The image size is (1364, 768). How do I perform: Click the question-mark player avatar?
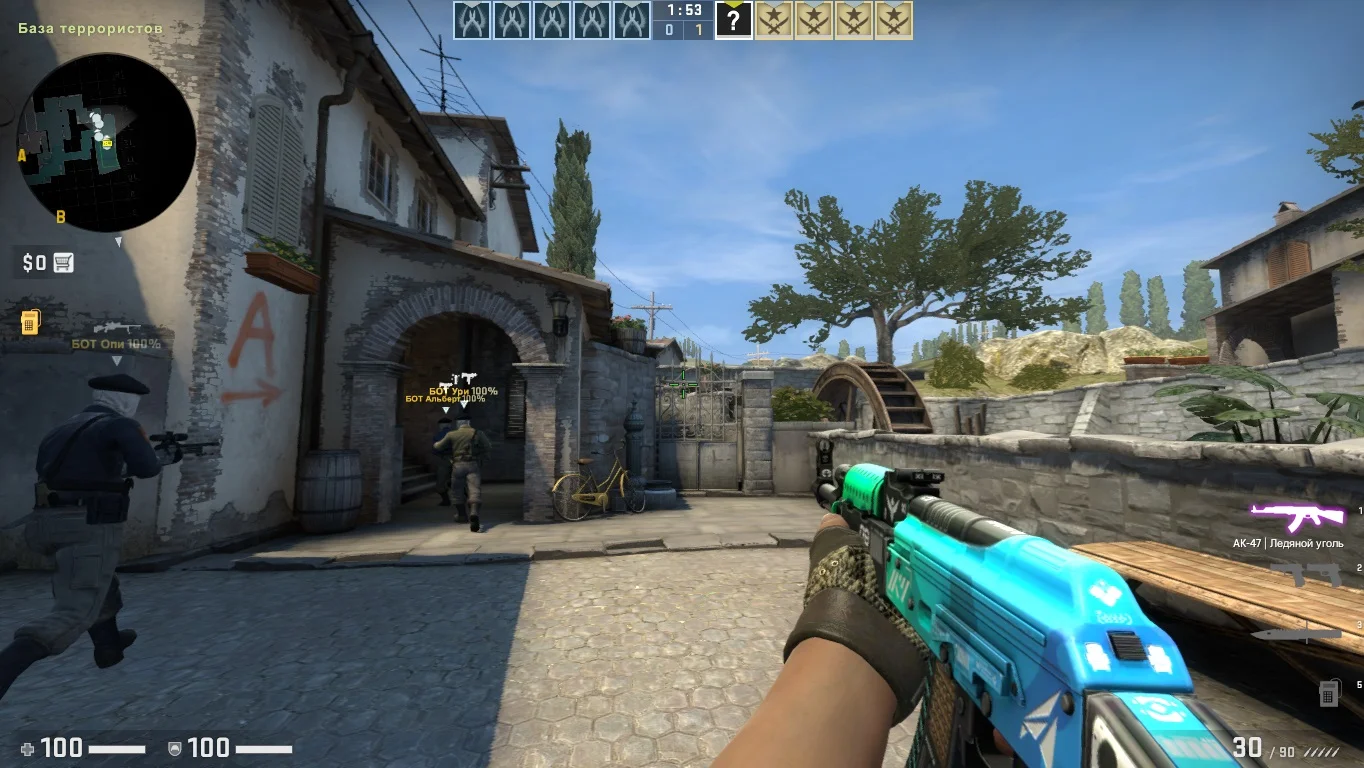(x=733, y=20)
